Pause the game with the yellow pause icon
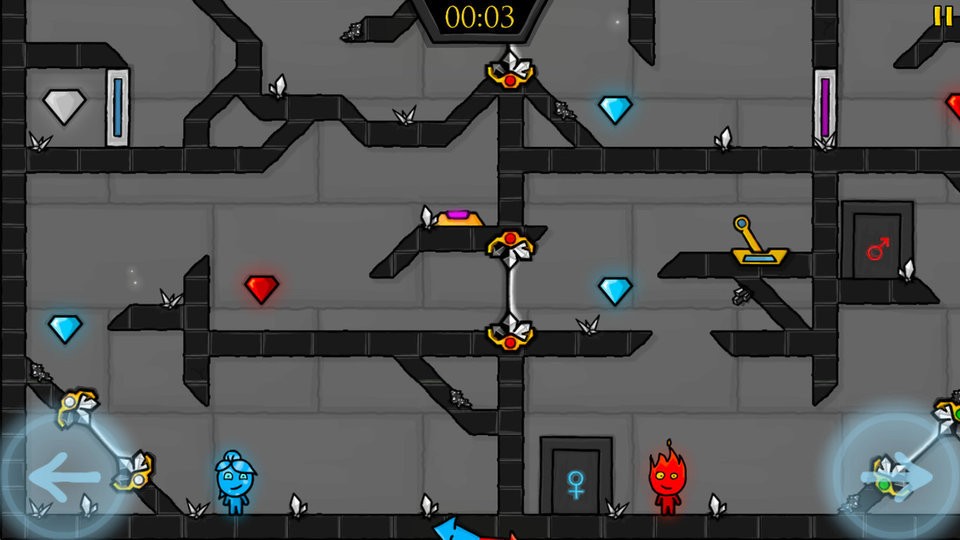The height and width of the screenshot is (540, 960). 942,16
